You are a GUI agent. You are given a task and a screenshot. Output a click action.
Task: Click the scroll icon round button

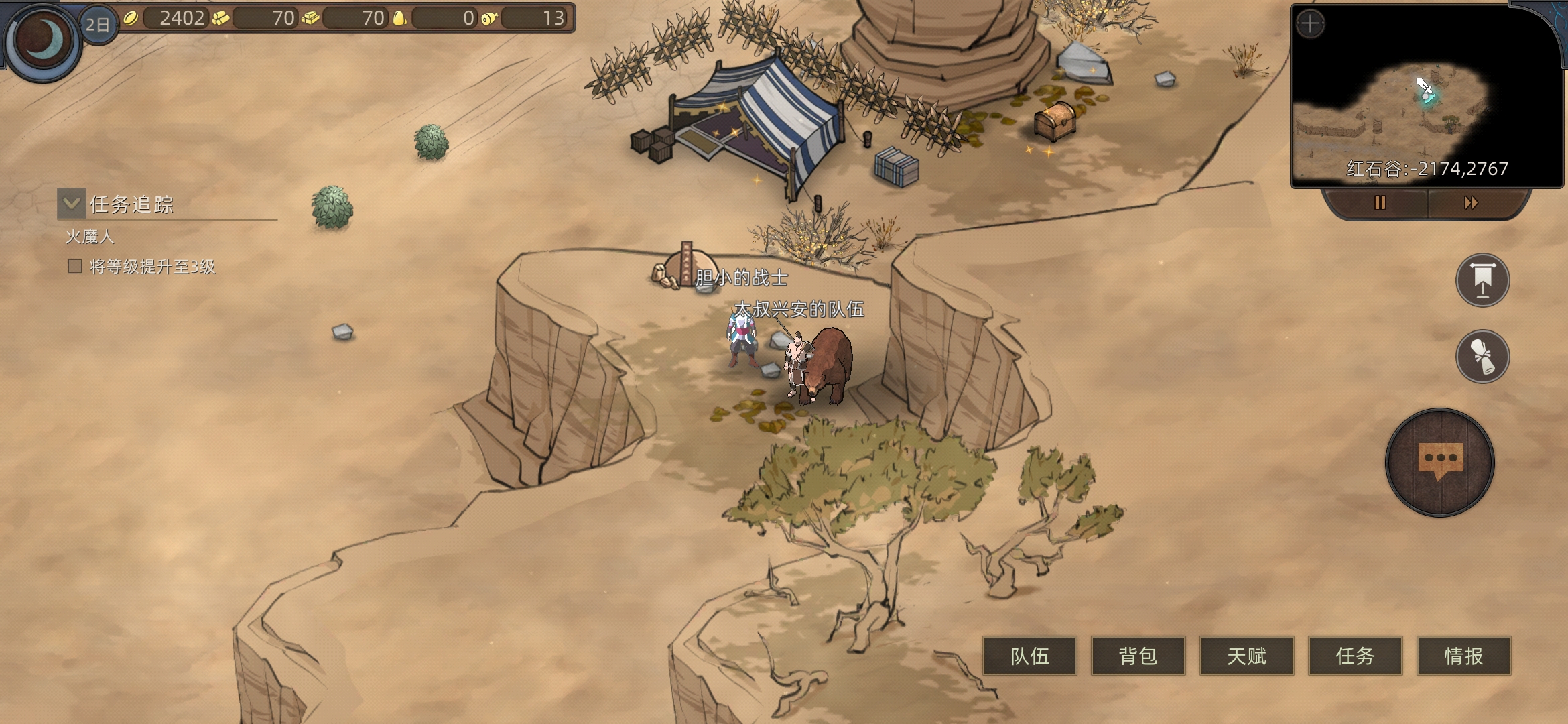[x=1482, y=357]
